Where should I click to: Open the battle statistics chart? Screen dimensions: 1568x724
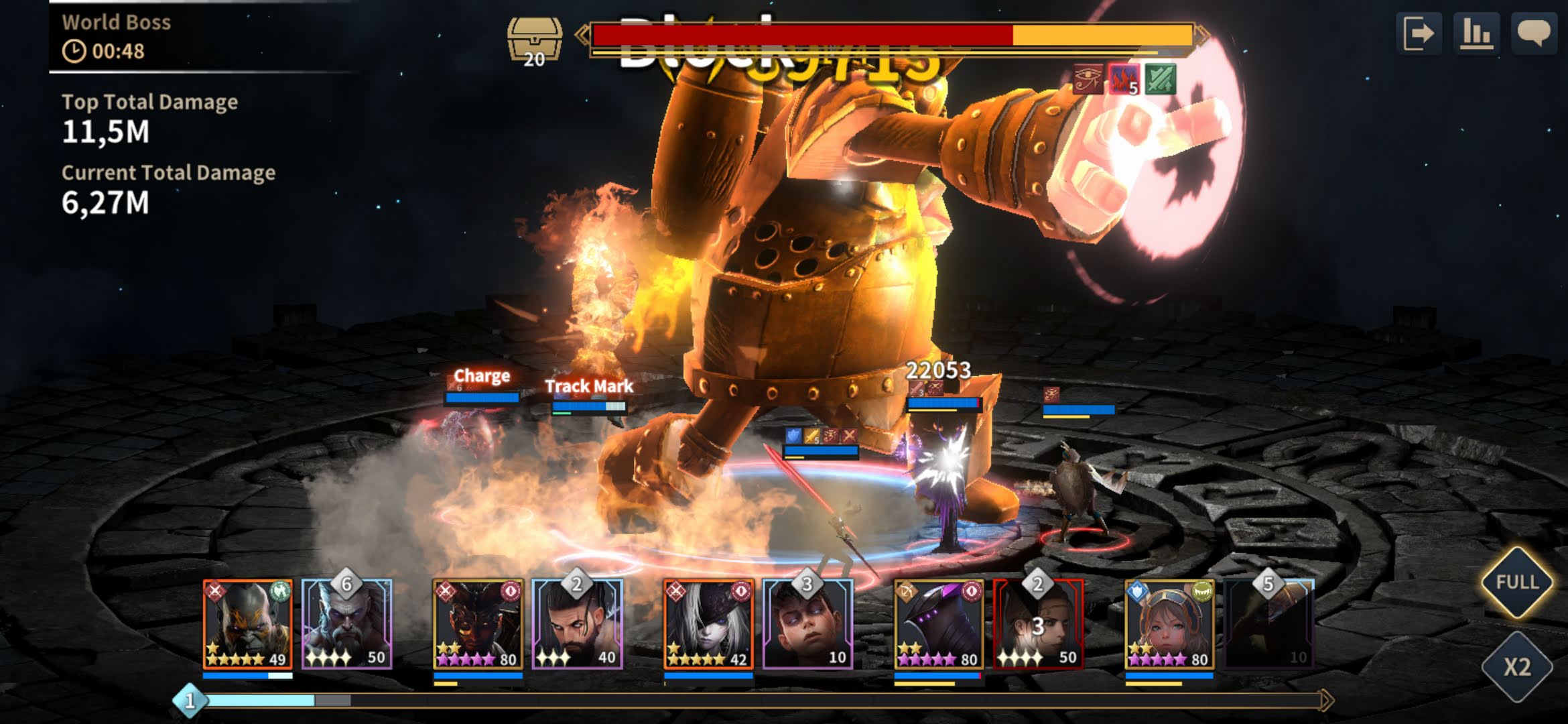1476,33
